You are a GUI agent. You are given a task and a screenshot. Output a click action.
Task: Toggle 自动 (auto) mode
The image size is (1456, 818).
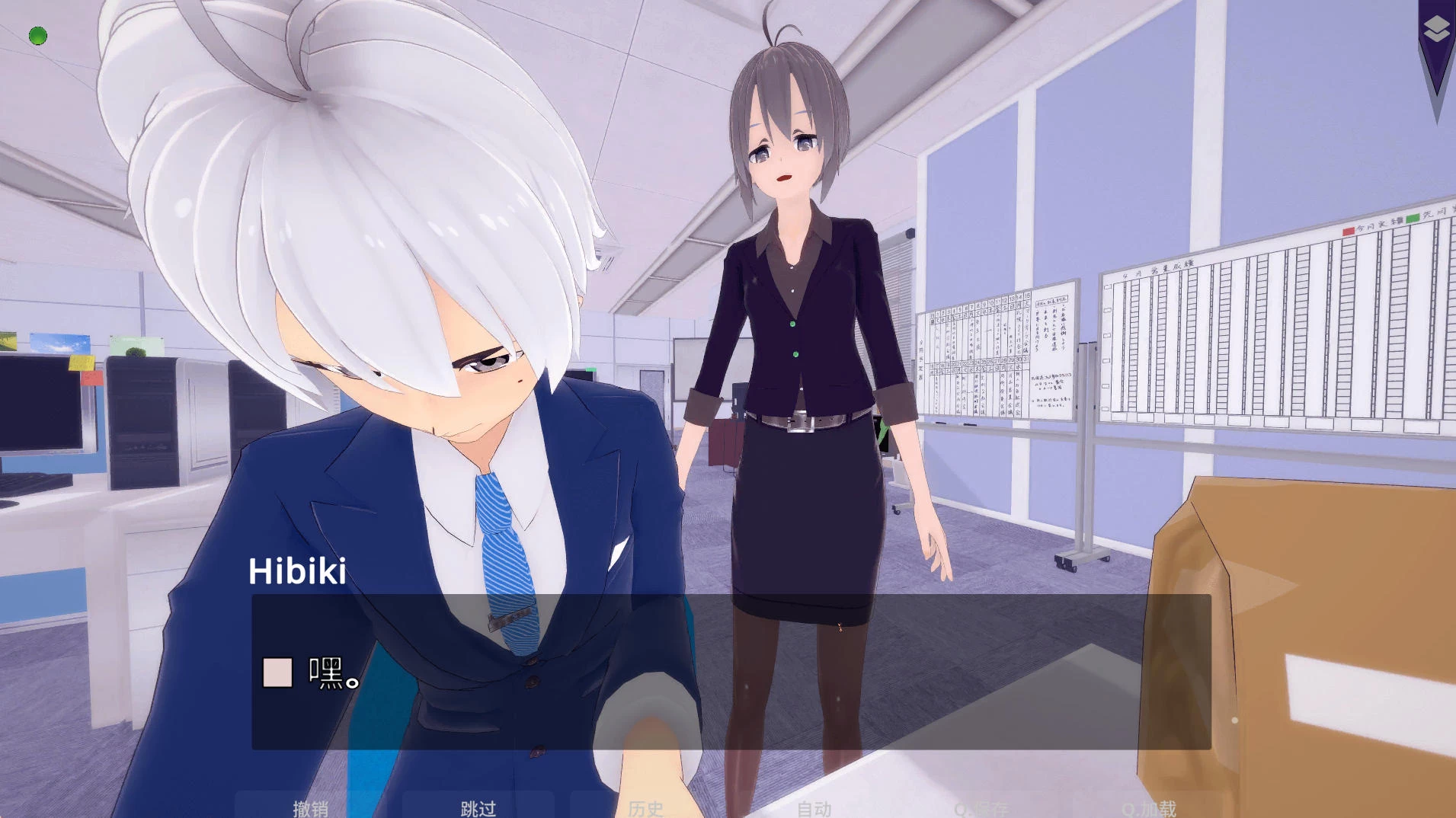click(814, 807)
